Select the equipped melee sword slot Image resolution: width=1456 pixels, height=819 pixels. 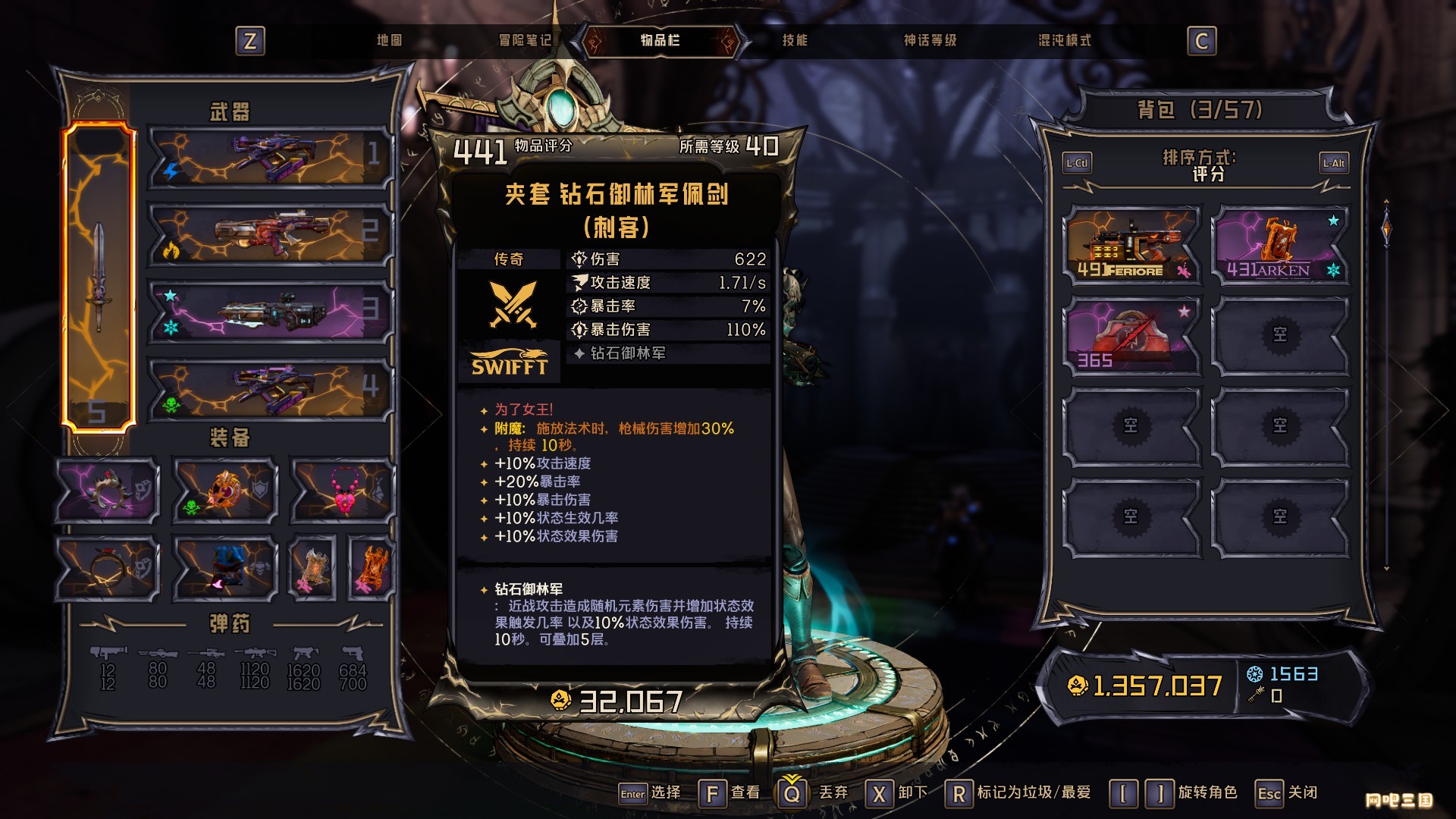click(x=99, y=277)
